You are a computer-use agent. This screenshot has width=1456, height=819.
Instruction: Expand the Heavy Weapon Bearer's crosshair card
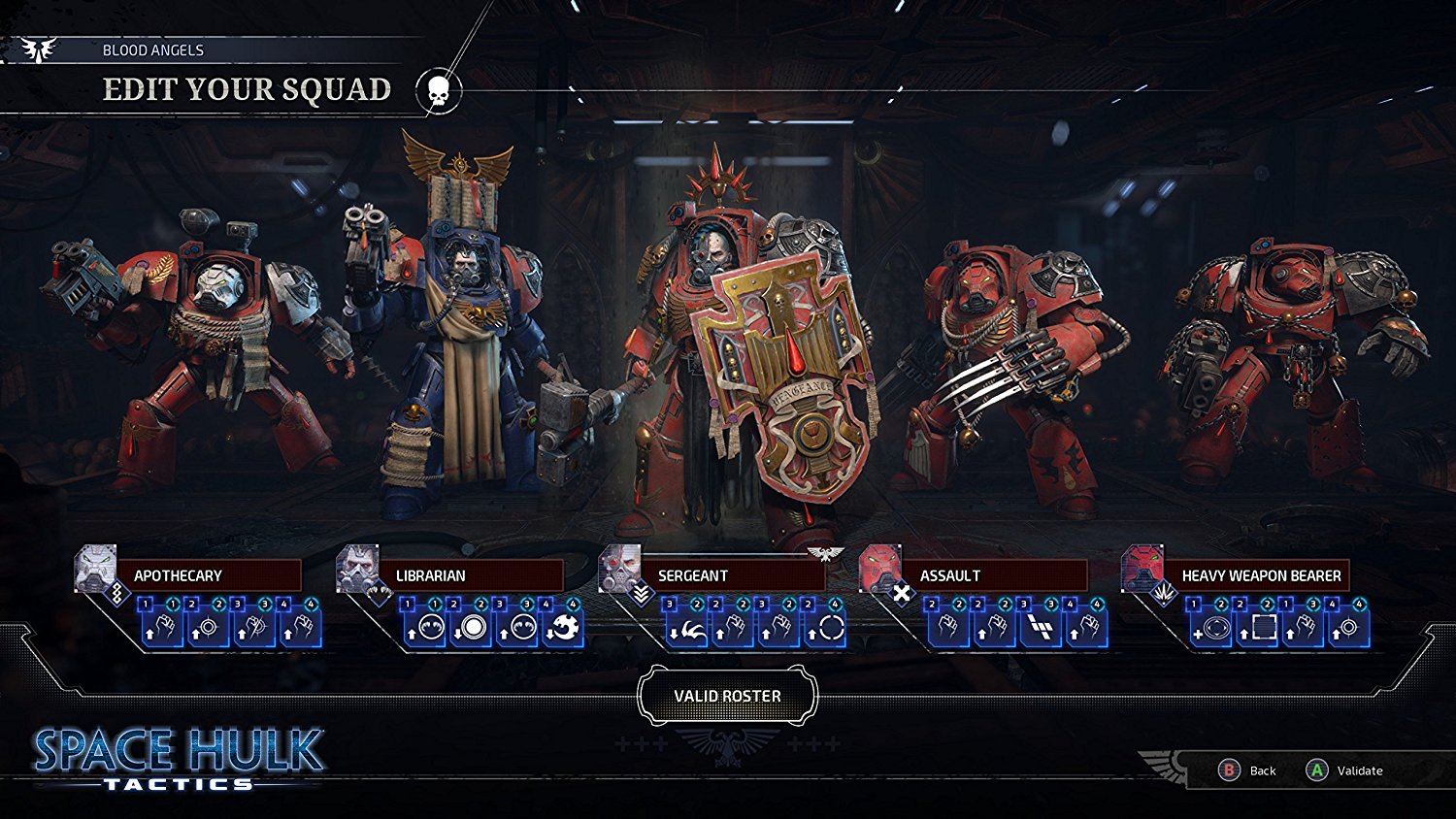point(1348,629)
